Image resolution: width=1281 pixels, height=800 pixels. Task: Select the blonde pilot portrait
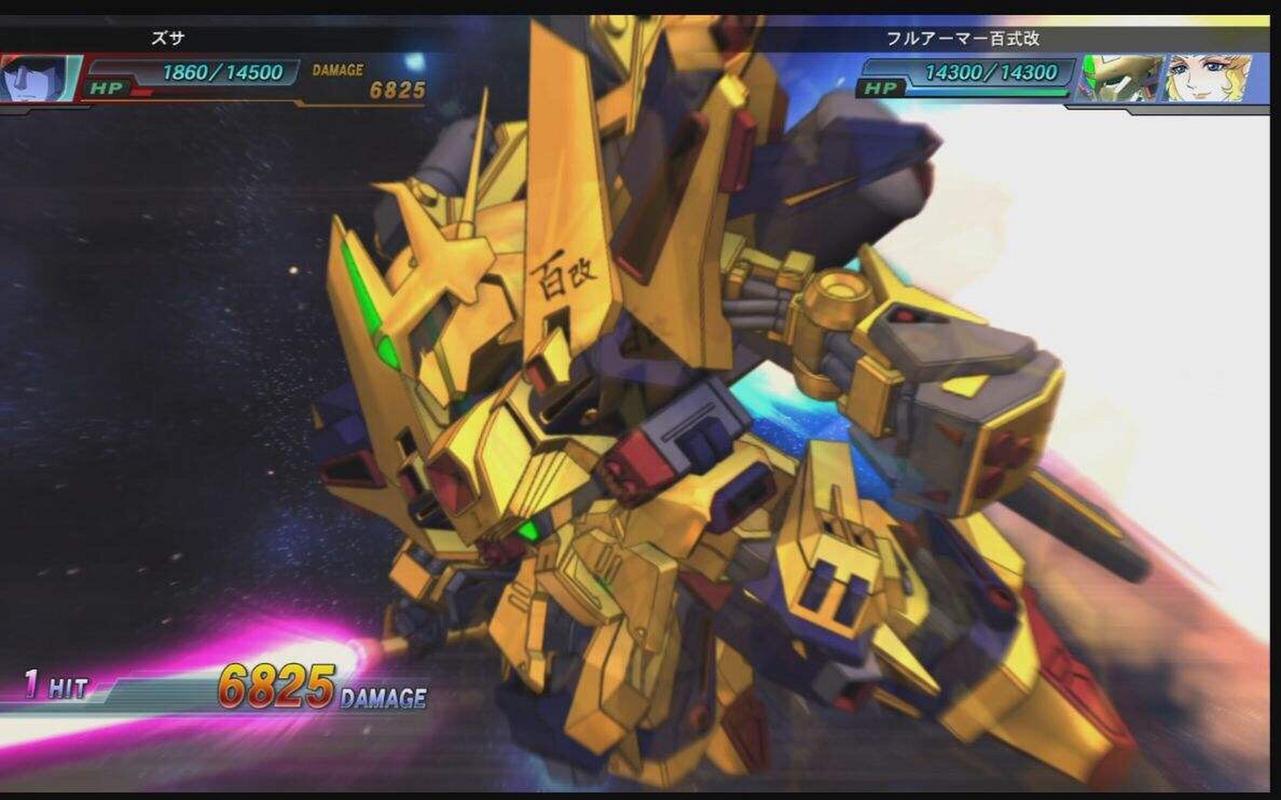(1207, 78)
